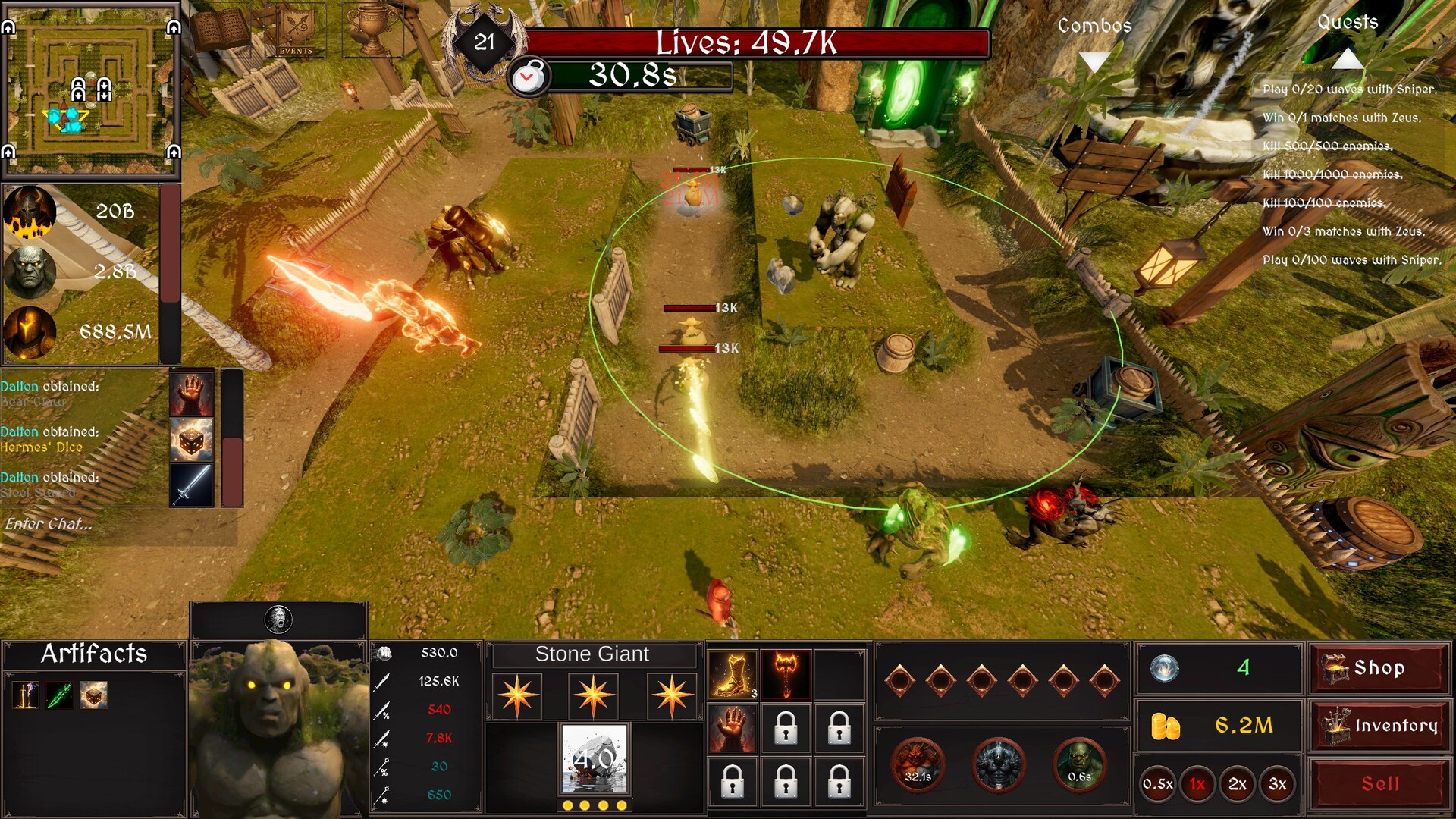Select the burning hand item slot
Image resolution: width=1456 pixels, height=819 pixels.
[732, 728]
